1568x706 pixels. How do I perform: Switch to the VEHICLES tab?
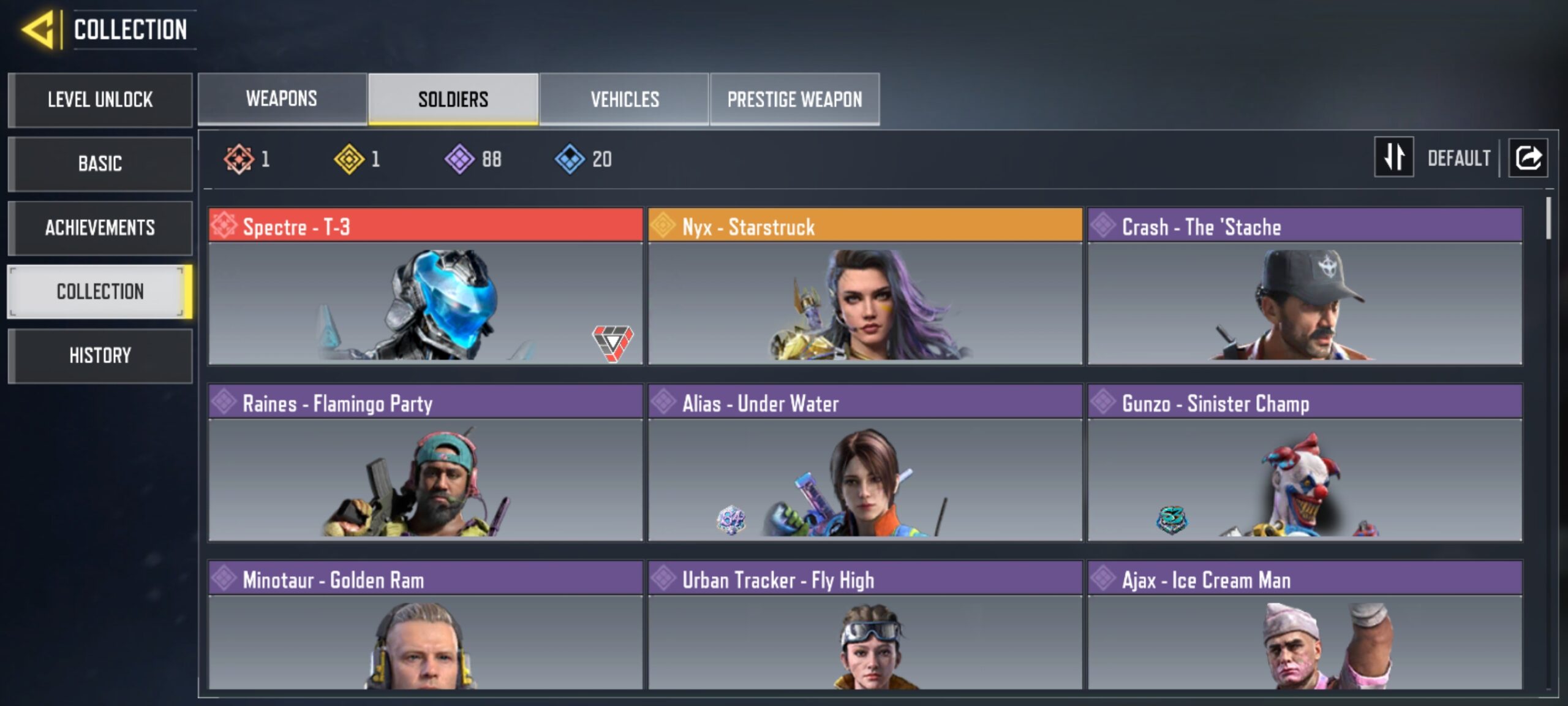[x=624, y=98]
